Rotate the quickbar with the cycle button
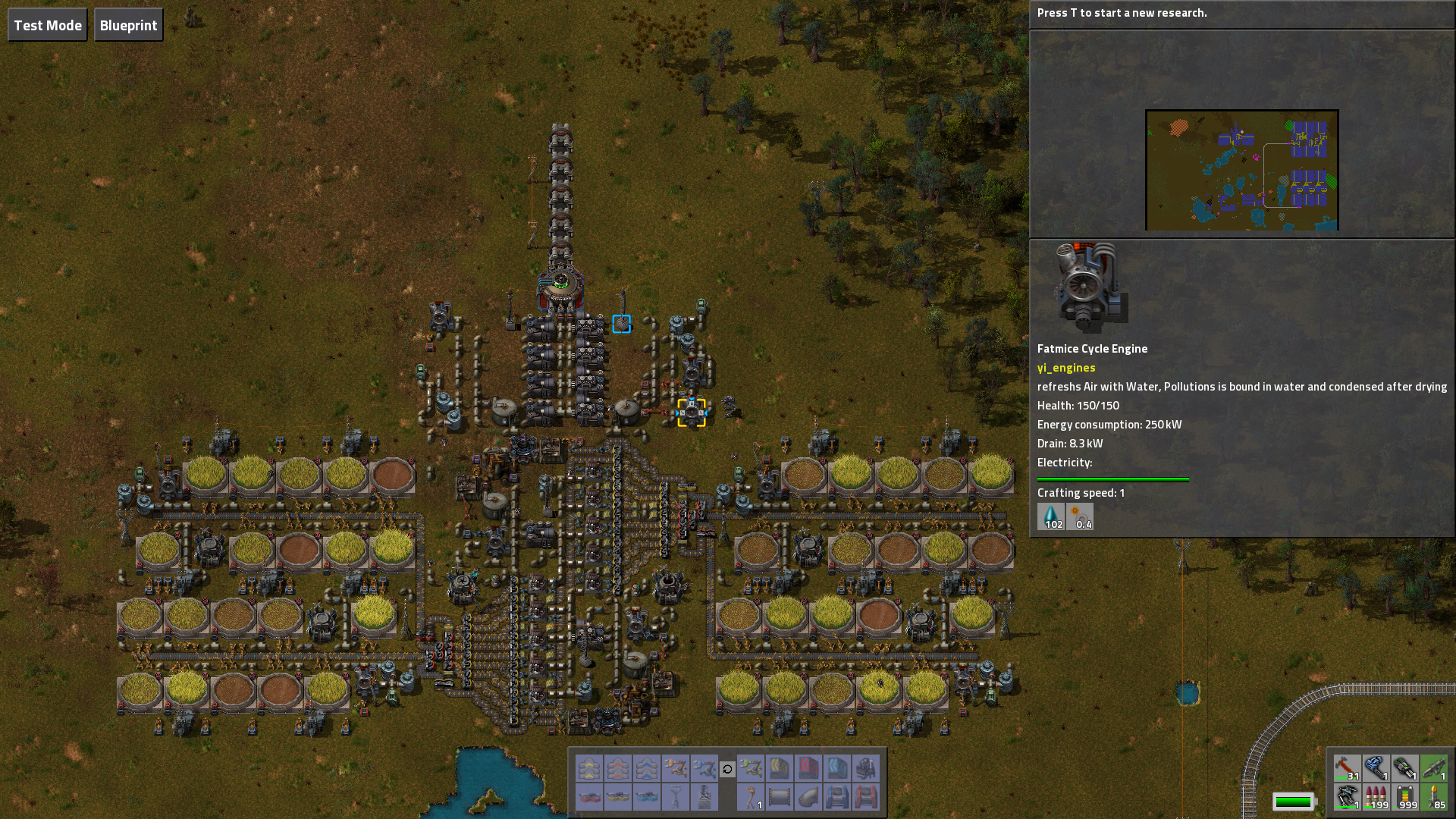This screenshot has width=1456, height=819. pos(727,769)
